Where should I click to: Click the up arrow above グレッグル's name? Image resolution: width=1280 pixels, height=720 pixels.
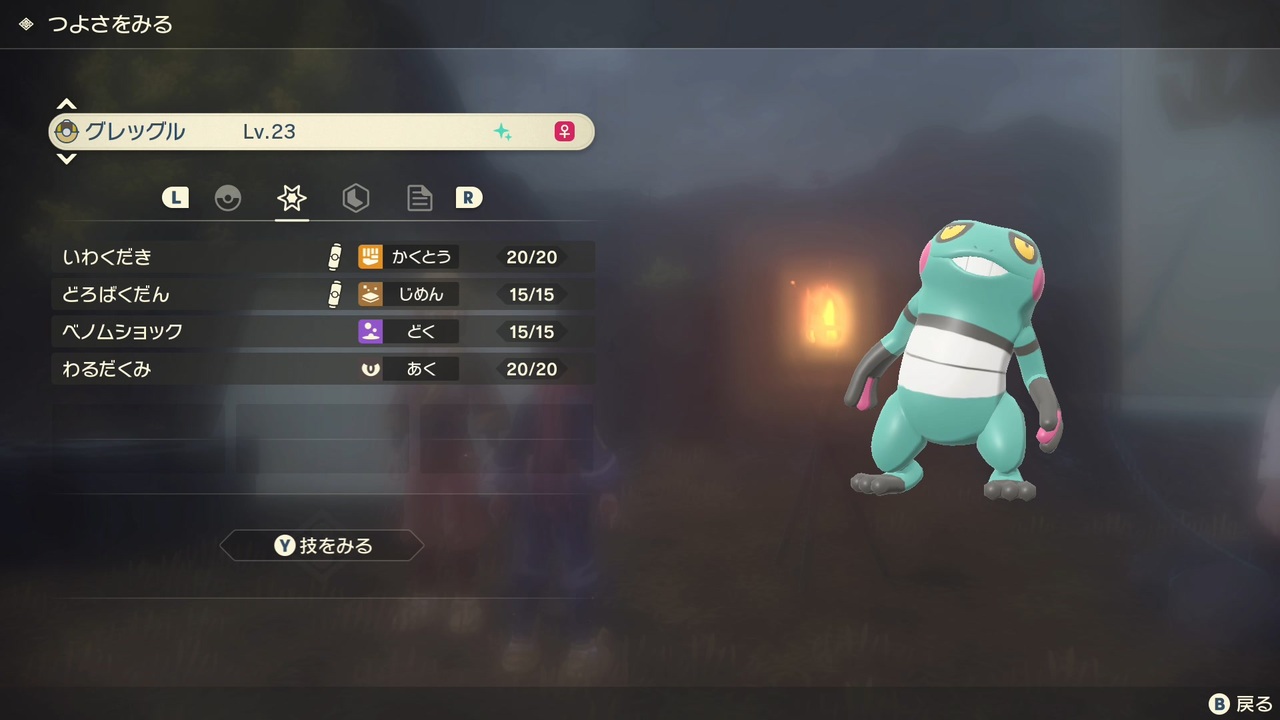pos(66,103)
